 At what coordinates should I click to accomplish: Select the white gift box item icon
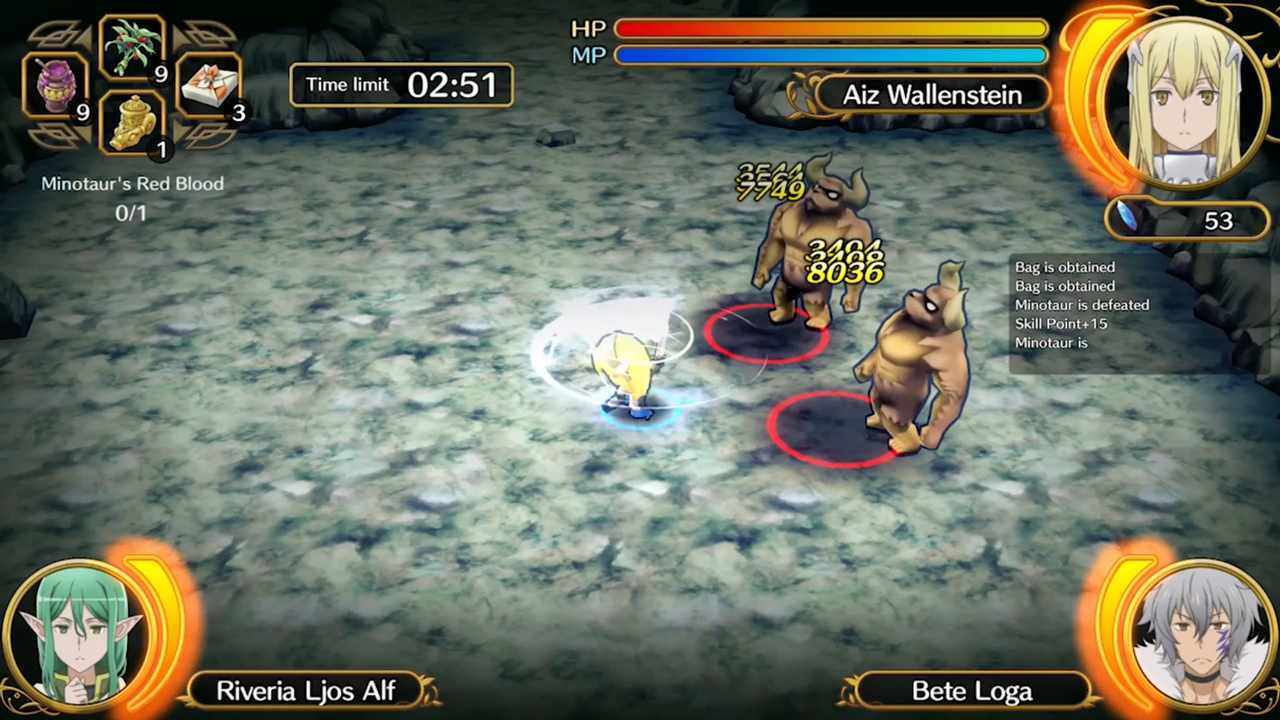click(210, 85)
